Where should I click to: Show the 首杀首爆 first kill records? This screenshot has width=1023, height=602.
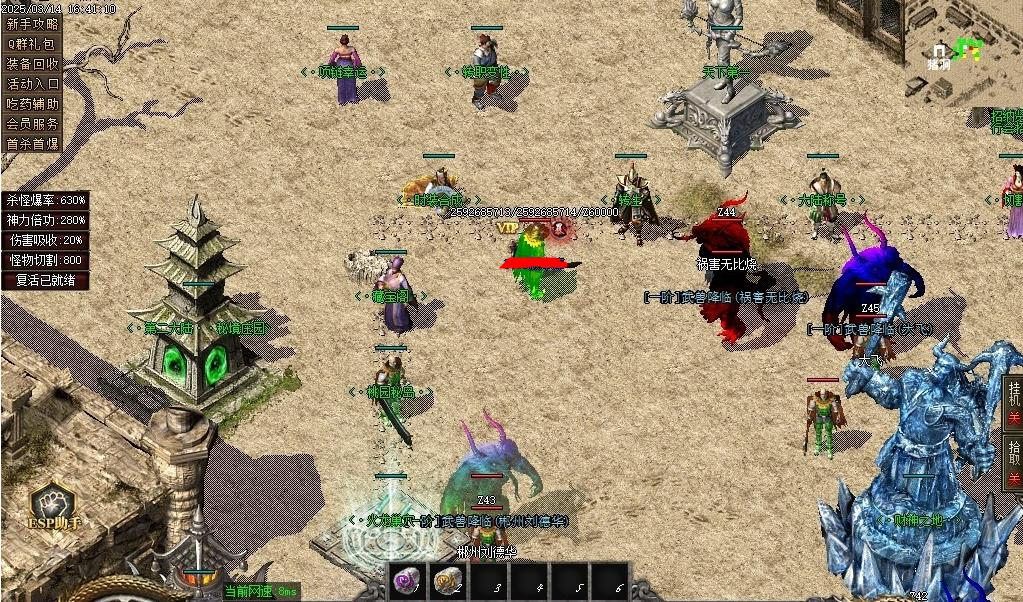[x=32, y=143]
